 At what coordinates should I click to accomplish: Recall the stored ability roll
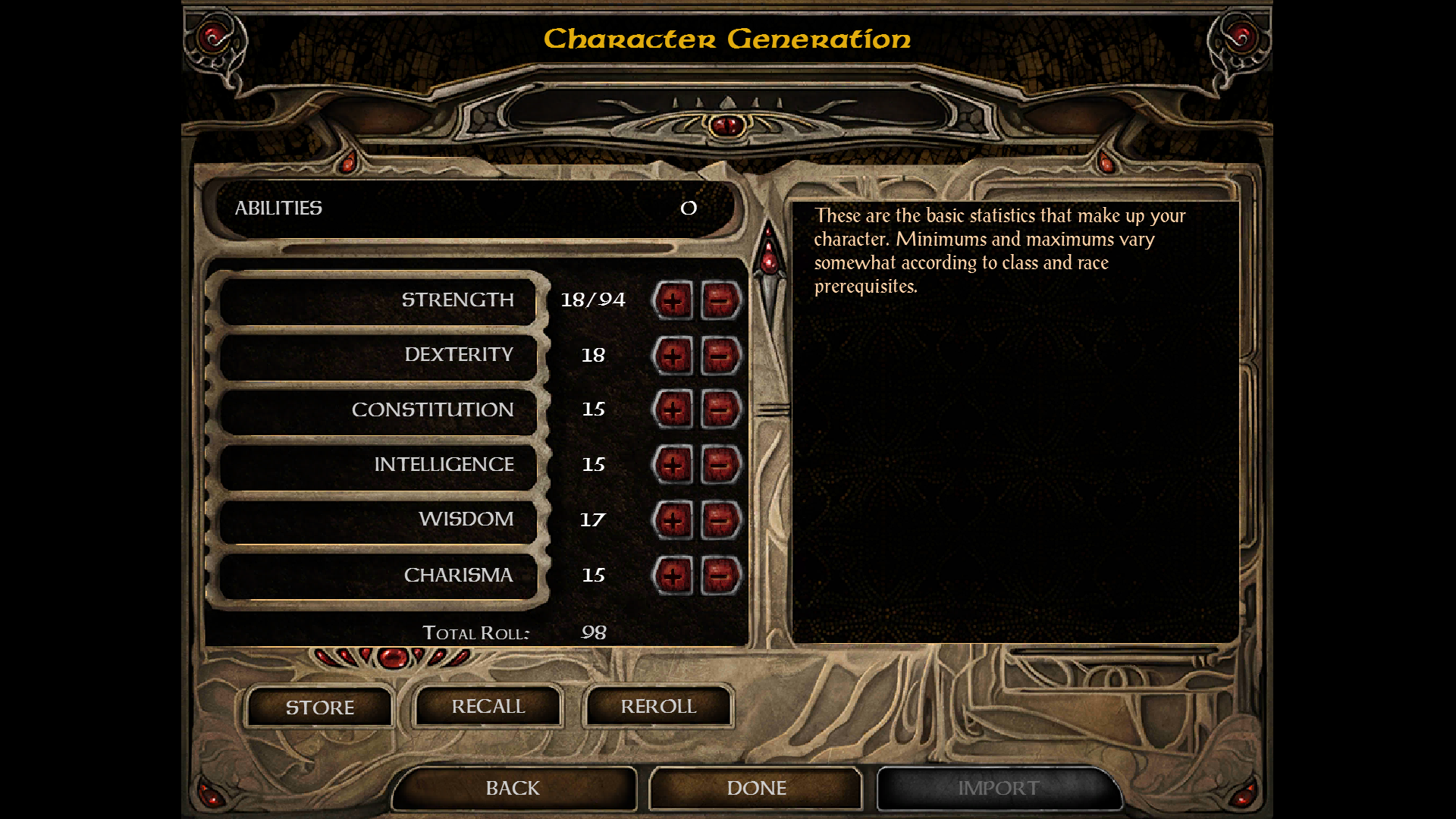(x=488, y=707)
